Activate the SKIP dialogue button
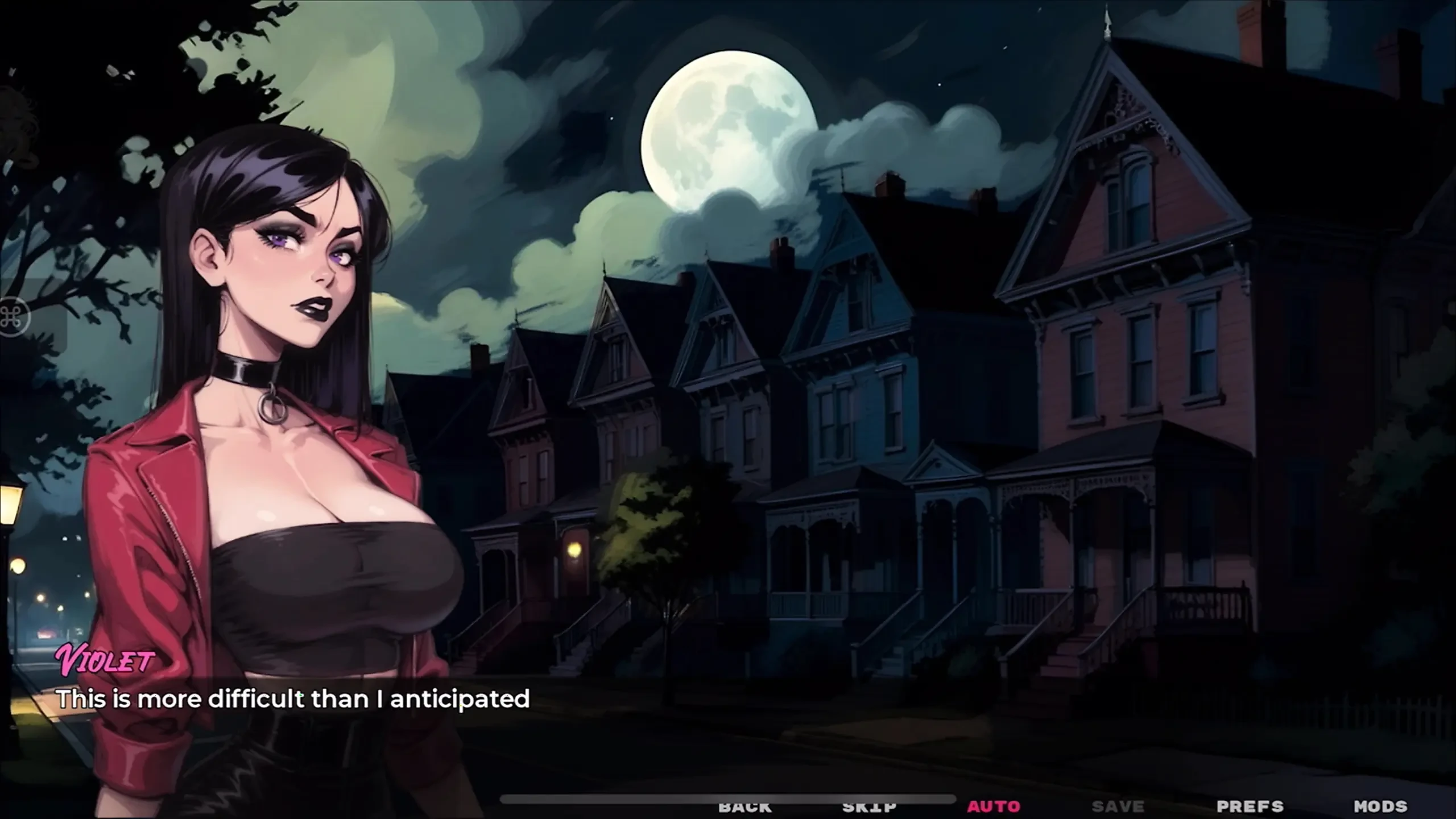This screenshot has width=1456, height=819. 869,806
